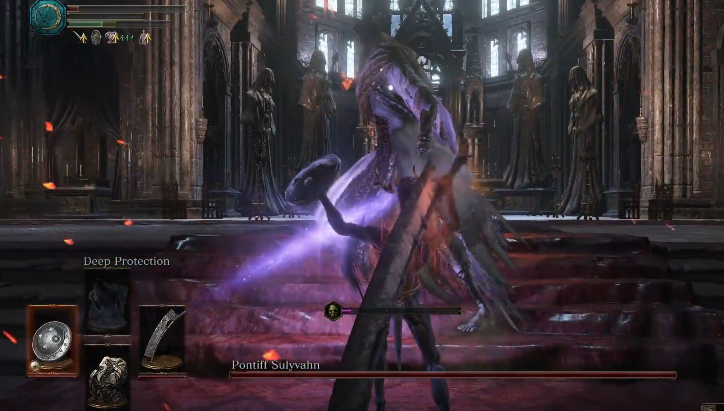The image size is (724, 411).
Task: Inspect the chest armor buff icon
Action: pyautogui.click(x=111, y=37)
